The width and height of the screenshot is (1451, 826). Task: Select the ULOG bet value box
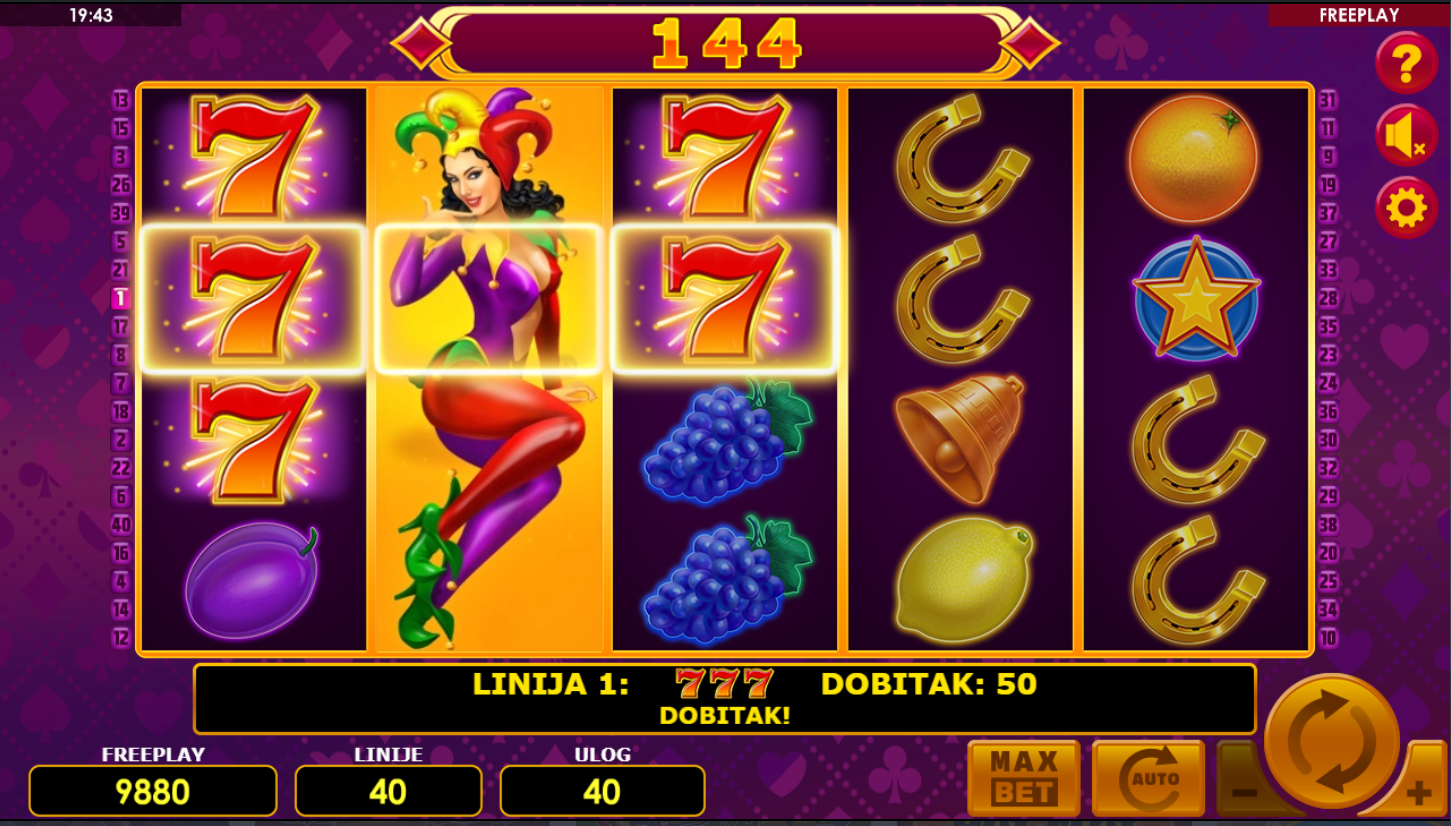602,791
